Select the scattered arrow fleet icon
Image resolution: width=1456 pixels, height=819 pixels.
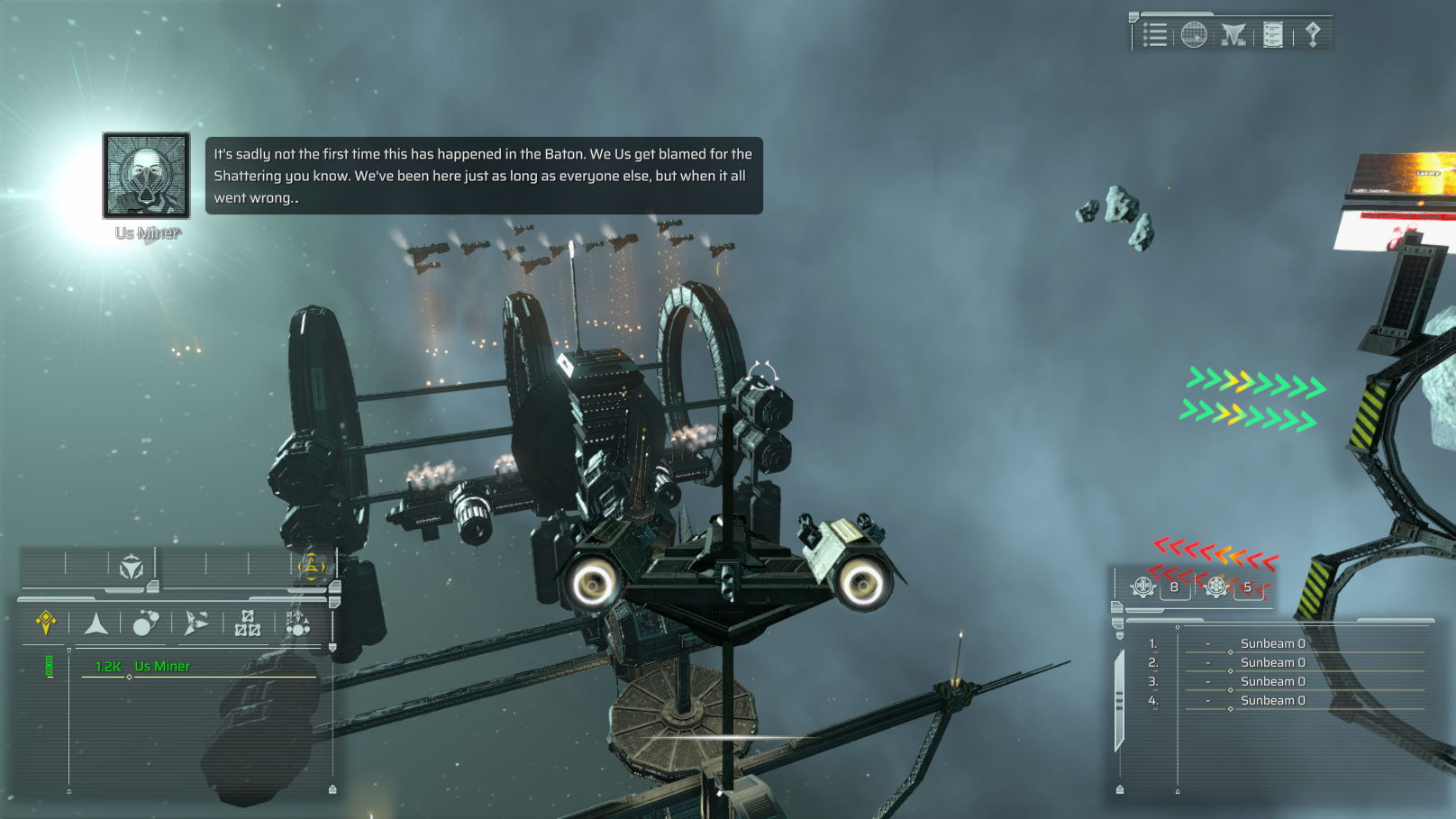pos(196,623)
